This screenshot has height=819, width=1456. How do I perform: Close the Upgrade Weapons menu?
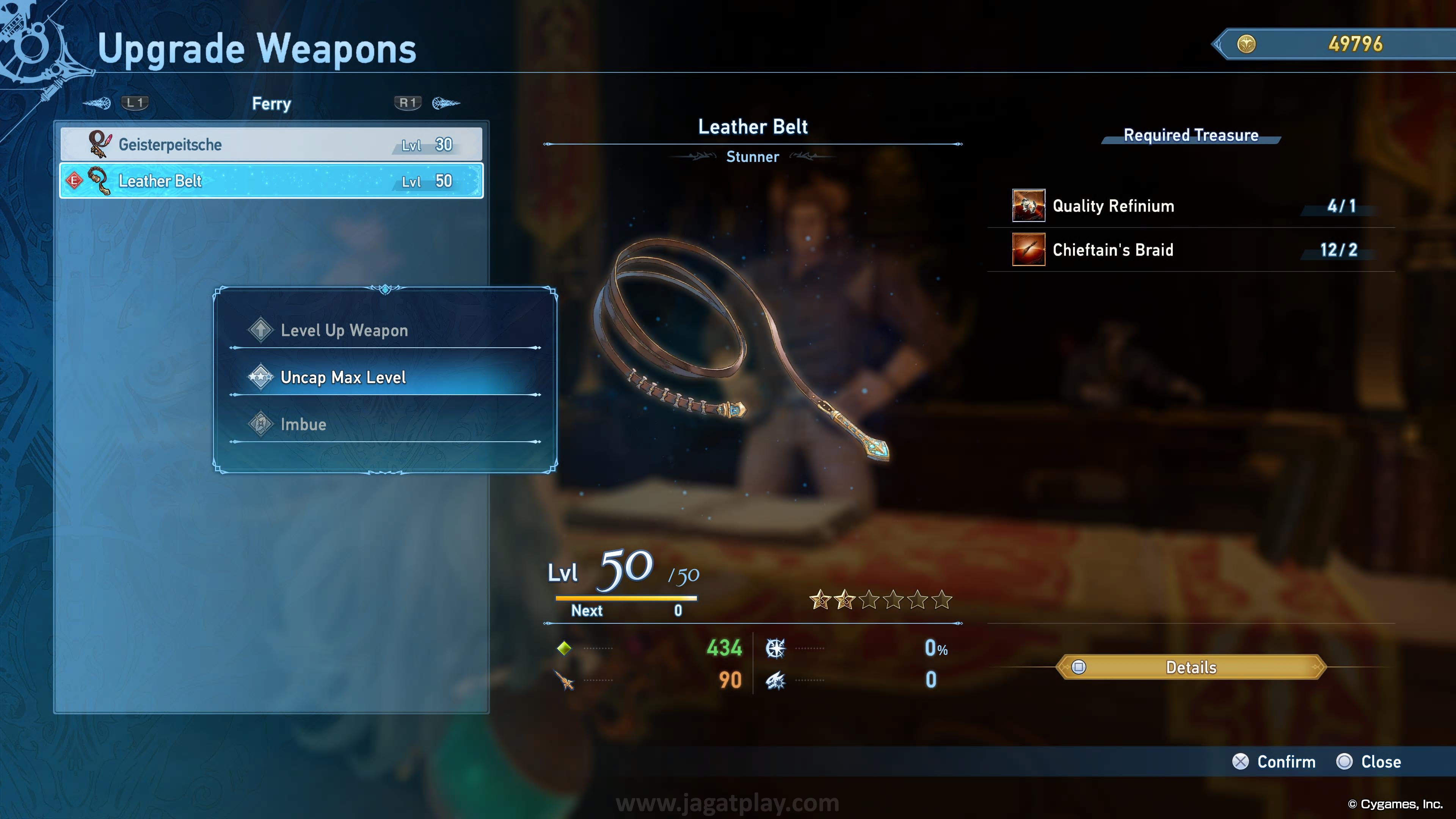(1368, 762)
